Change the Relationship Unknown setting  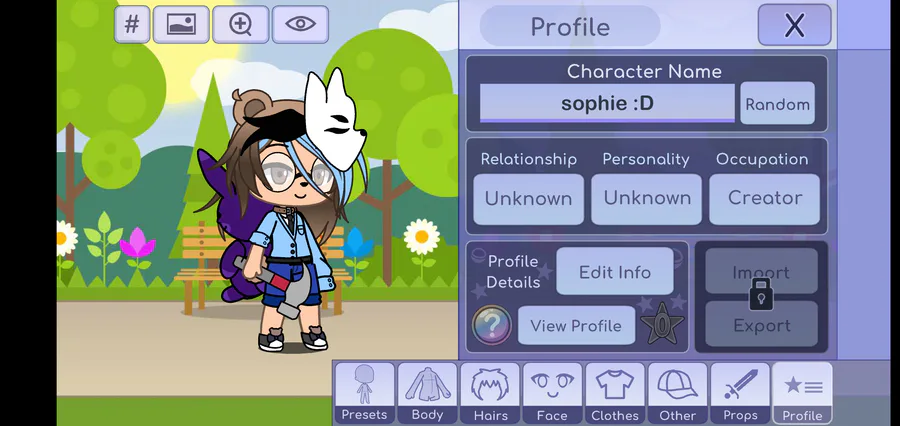(x=528, y=198)
